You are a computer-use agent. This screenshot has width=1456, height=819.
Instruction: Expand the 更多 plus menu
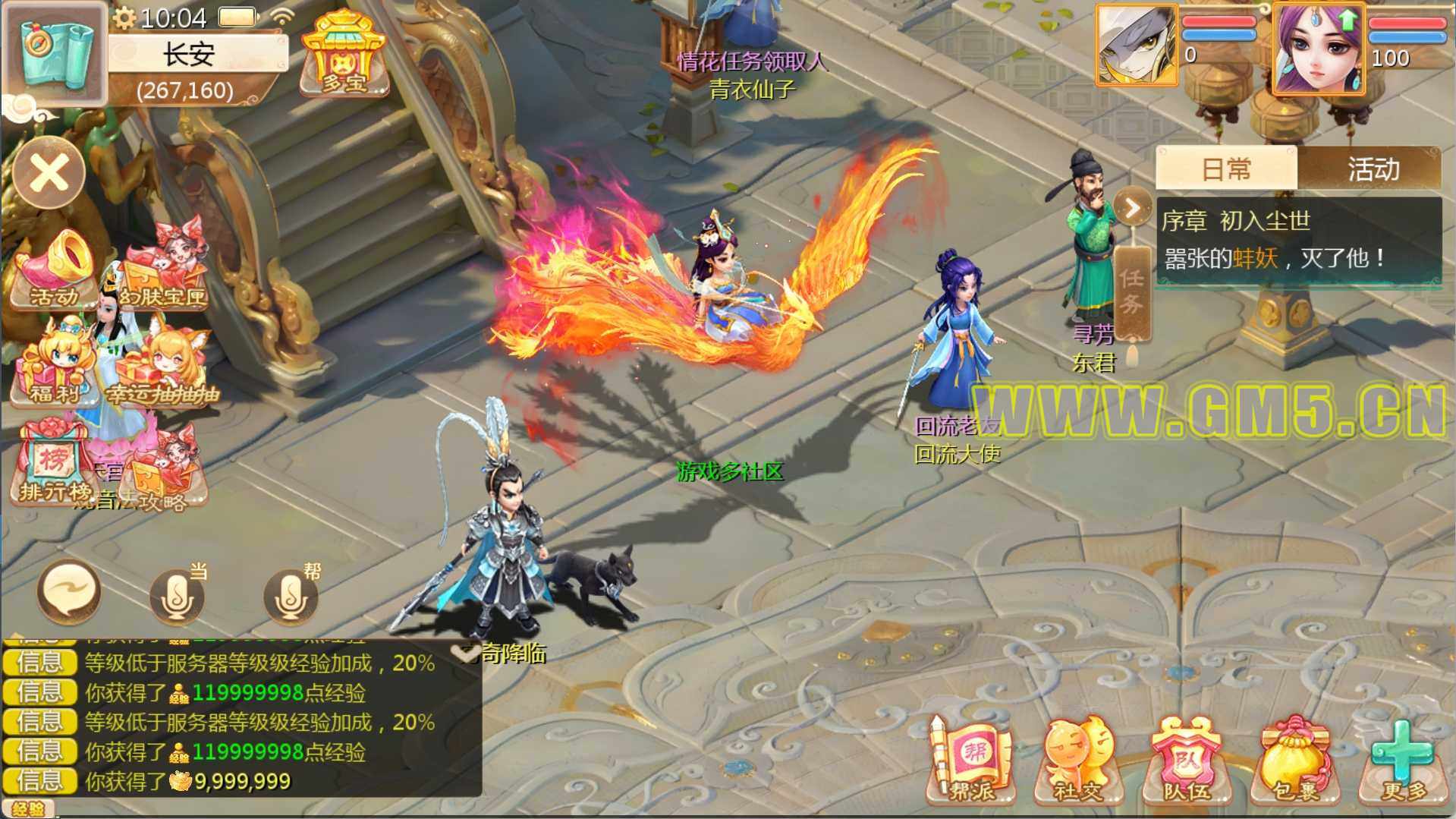[x=1403, y=759]
